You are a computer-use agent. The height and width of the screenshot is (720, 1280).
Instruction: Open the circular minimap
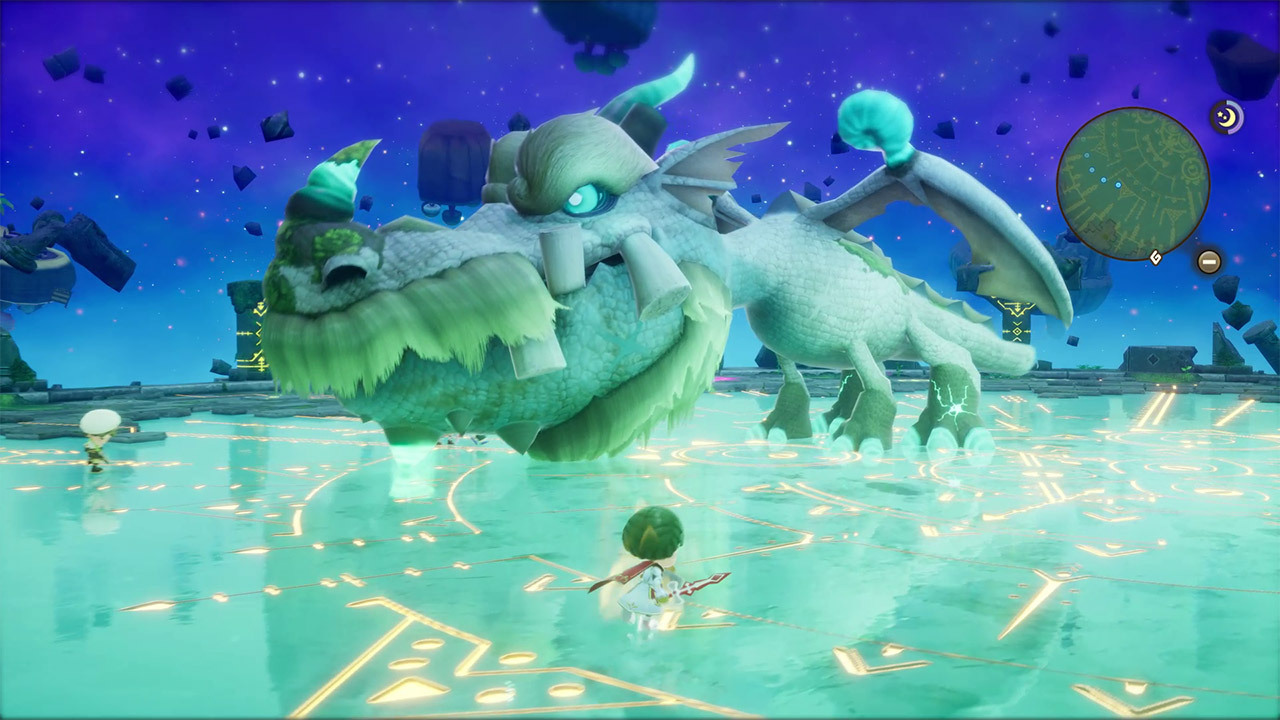[1133, 184]
